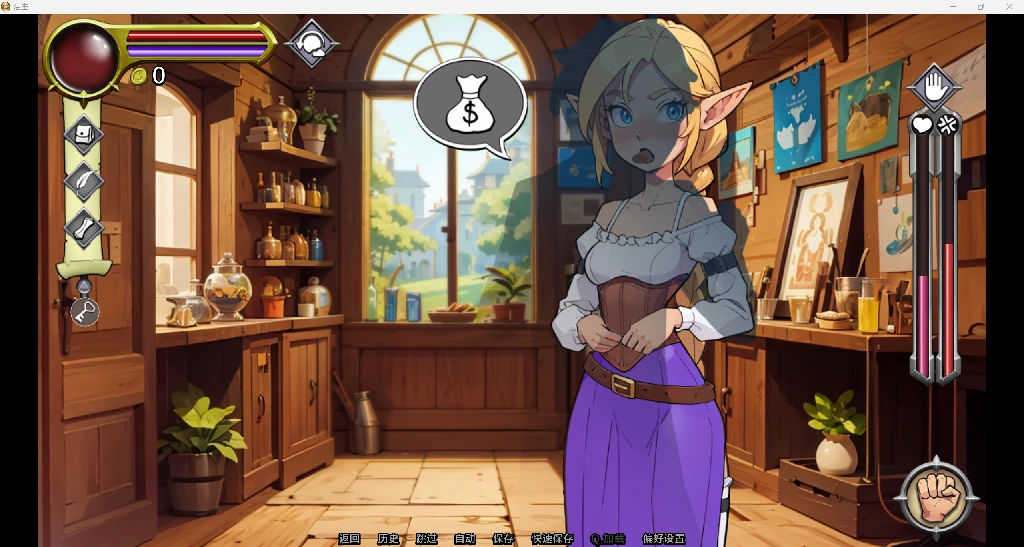Screen dimensions: 1024x547
Task: Close the game window
Action: (x=1008, y=7)
